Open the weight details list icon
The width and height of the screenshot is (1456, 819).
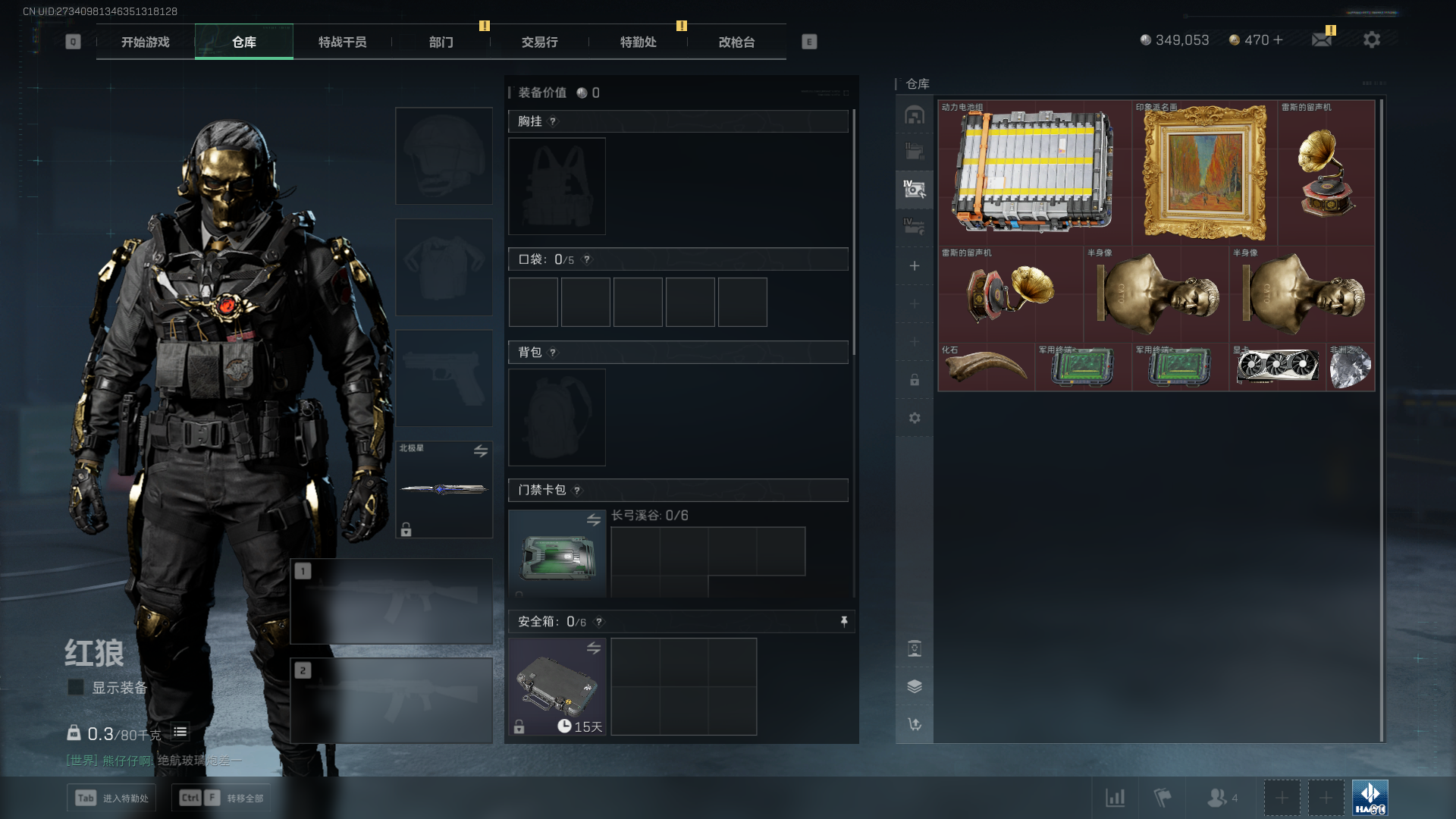[x=180, y=732]
